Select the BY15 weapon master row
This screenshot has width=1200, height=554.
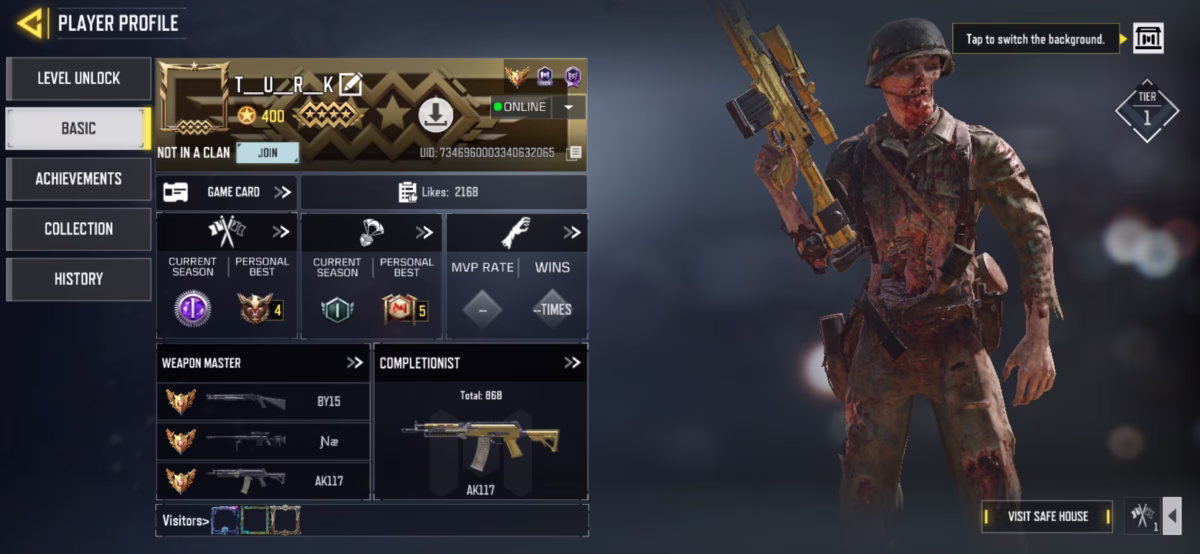click(264, 401)
